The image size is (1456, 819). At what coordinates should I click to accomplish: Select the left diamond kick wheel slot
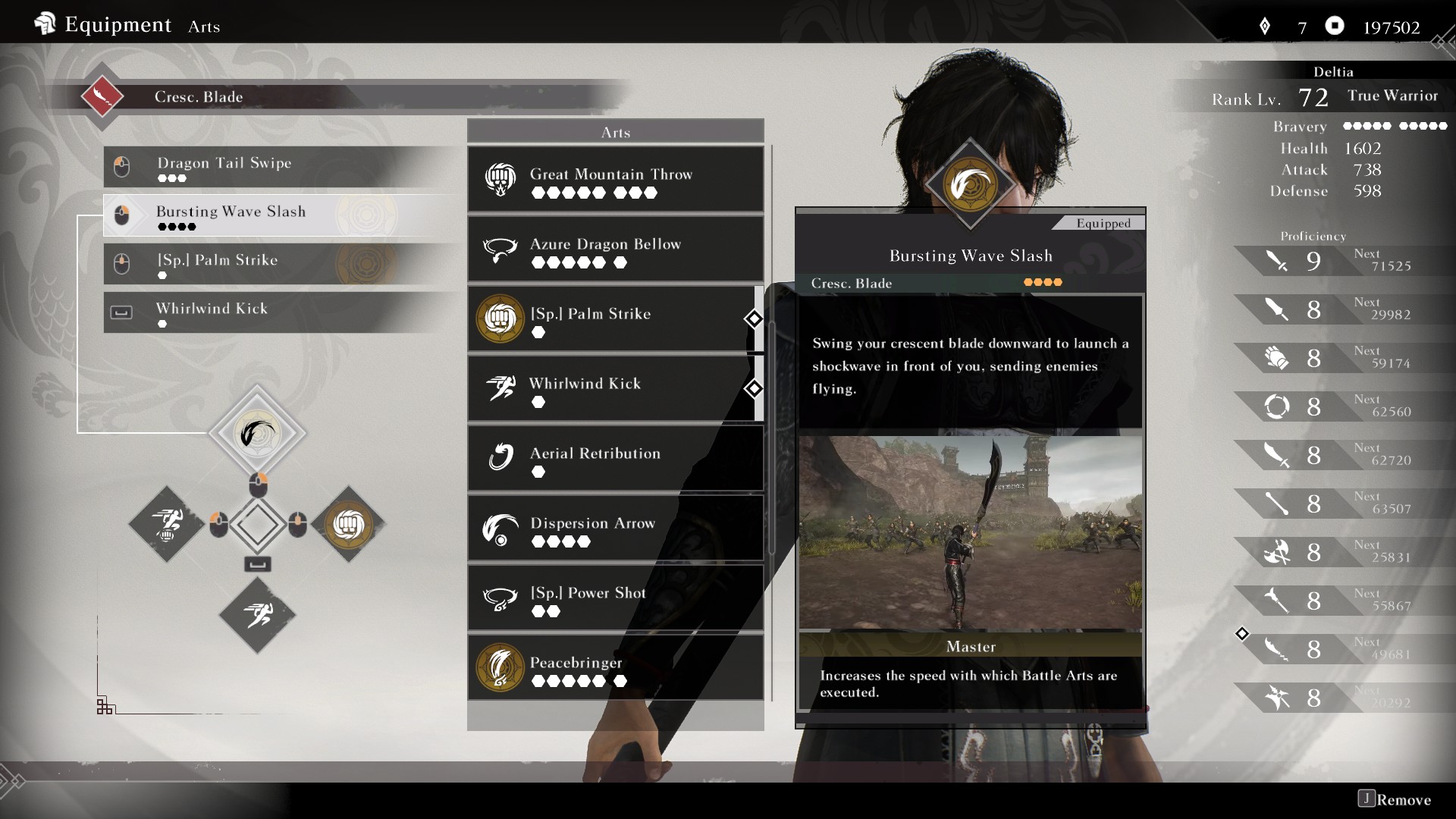pyautogui.click(x=167, y=524)
